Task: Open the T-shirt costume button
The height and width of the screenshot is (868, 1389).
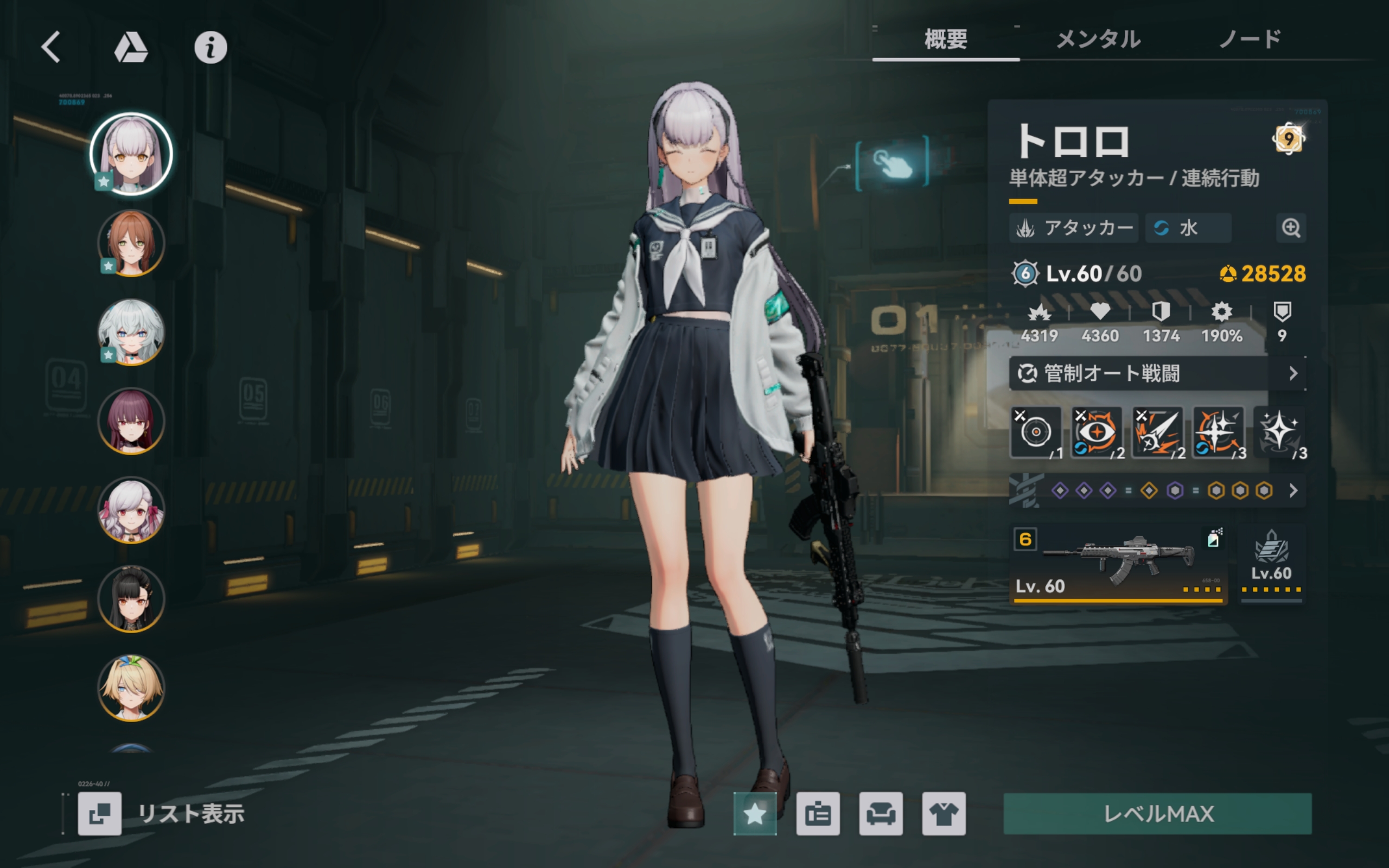Action: pos(944,813)
